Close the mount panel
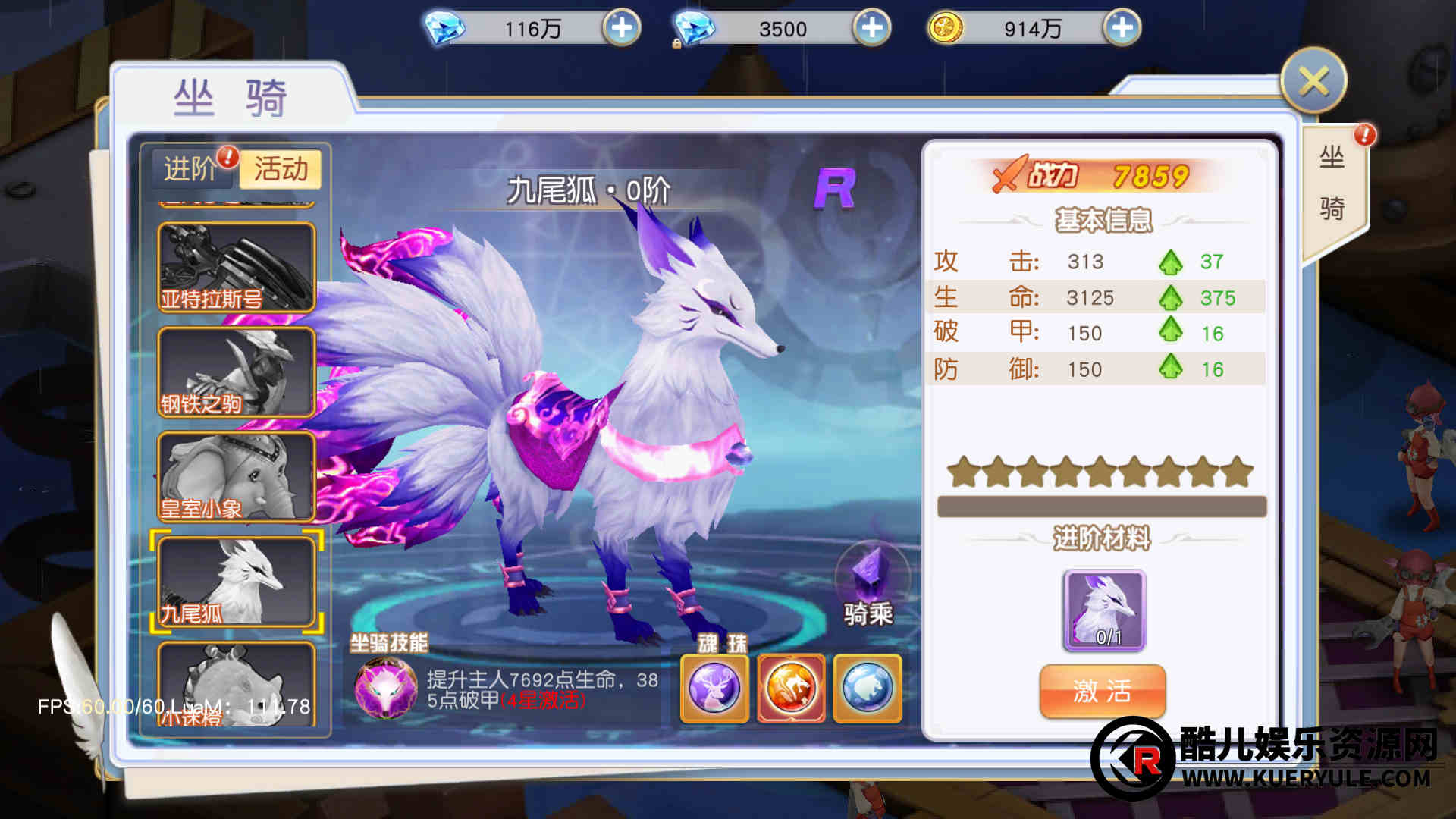This screenshot has width=1456, height=819. (x=1313, y=81)
